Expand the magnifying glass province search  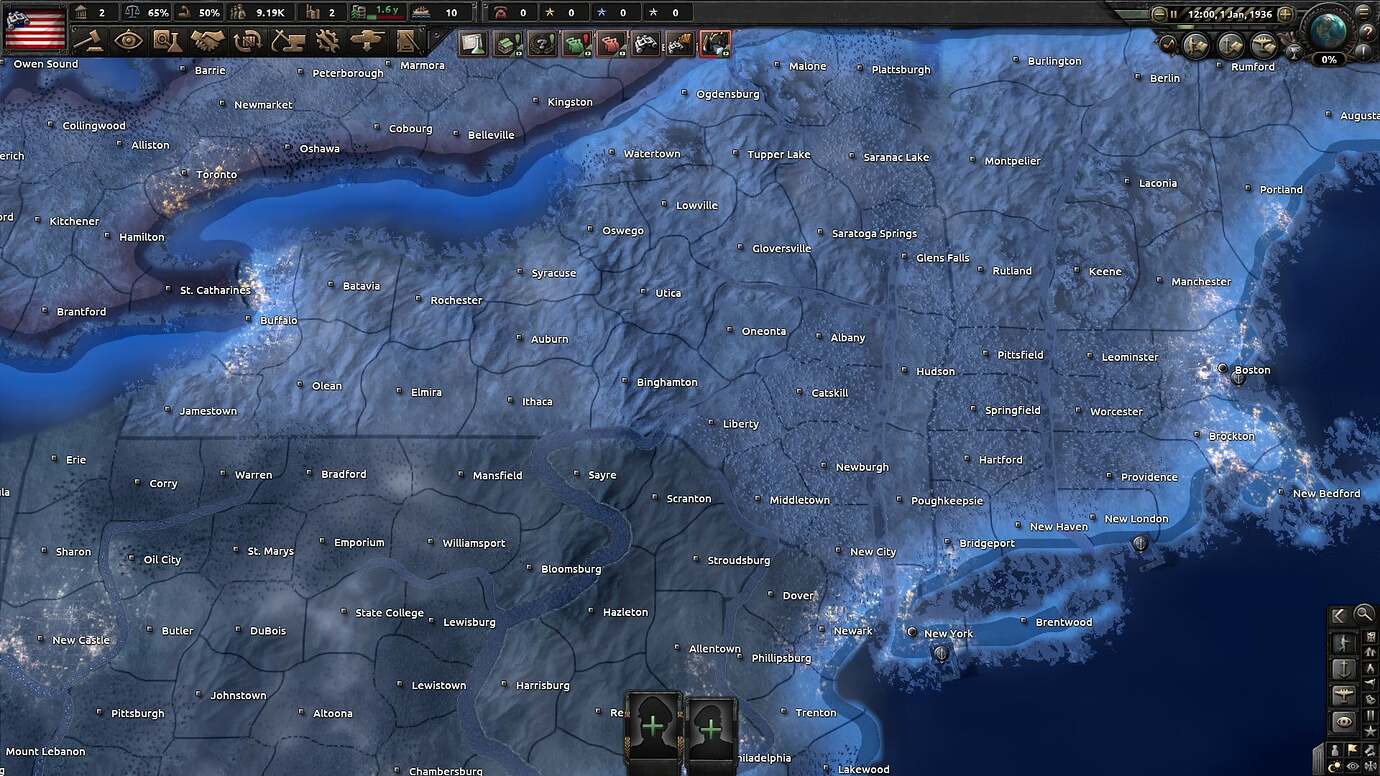1364,614
